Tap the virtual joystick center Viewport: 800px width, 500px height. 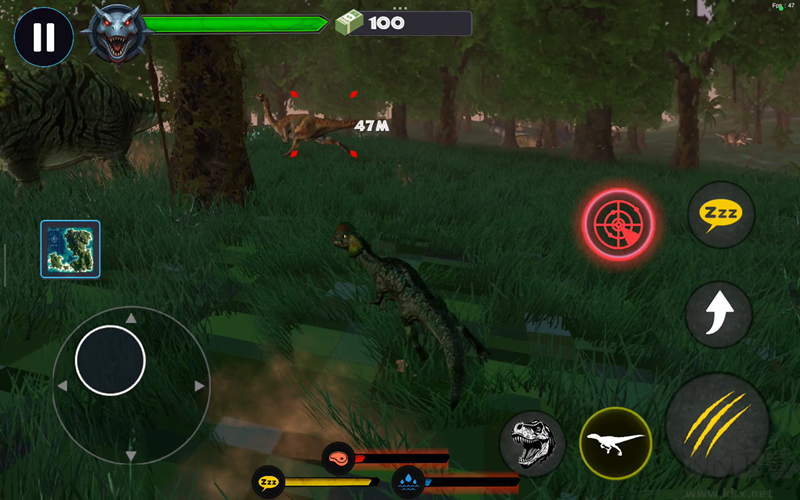[x=111, y=360]
